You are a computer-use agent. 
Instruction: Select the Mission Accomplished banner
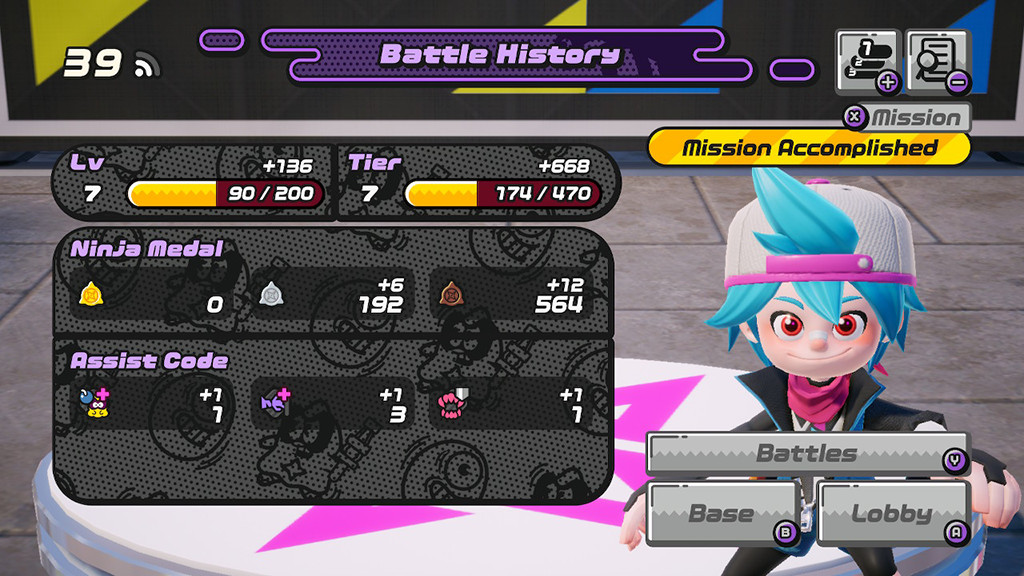(x=809, y=148)
